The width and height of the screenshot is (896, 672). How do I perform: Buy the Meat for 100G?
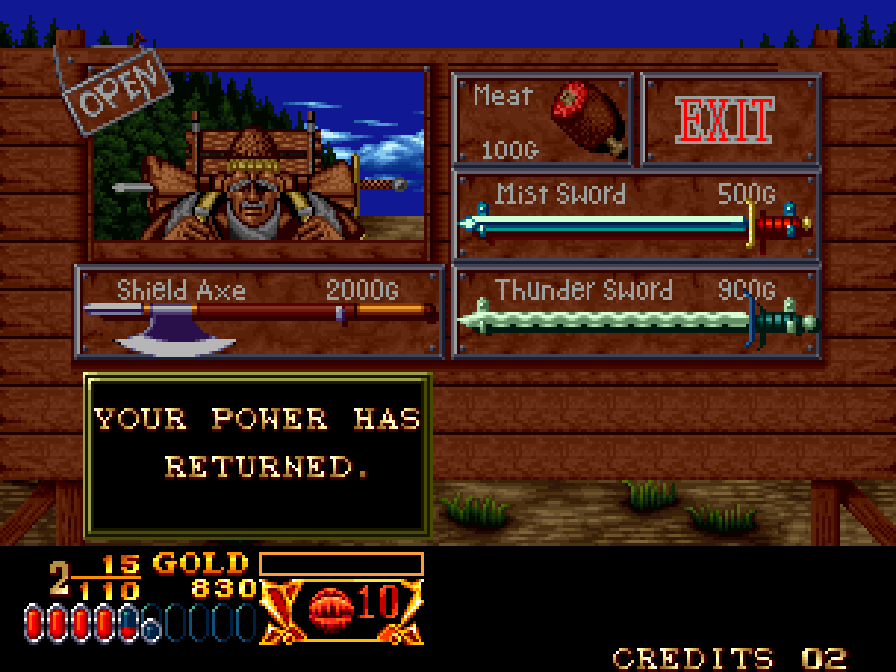click(543, 119)
